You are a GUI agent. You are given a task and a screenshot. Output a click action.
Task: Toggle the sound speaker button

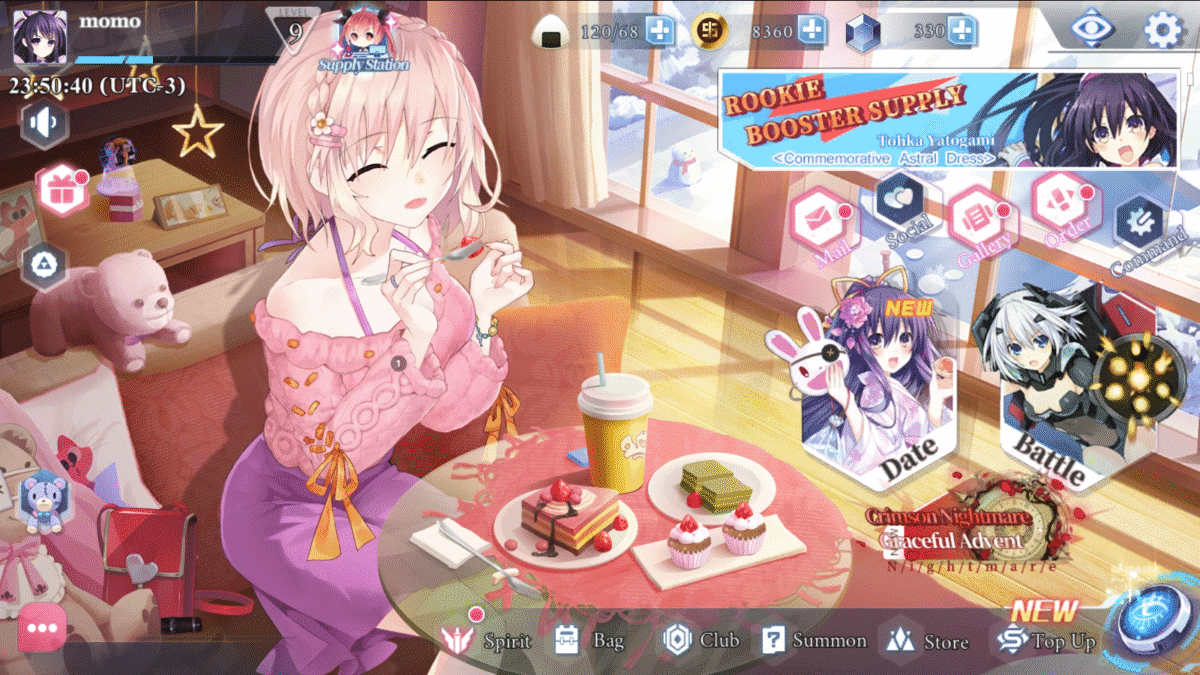pyautogui.click(x=45, y=125)
